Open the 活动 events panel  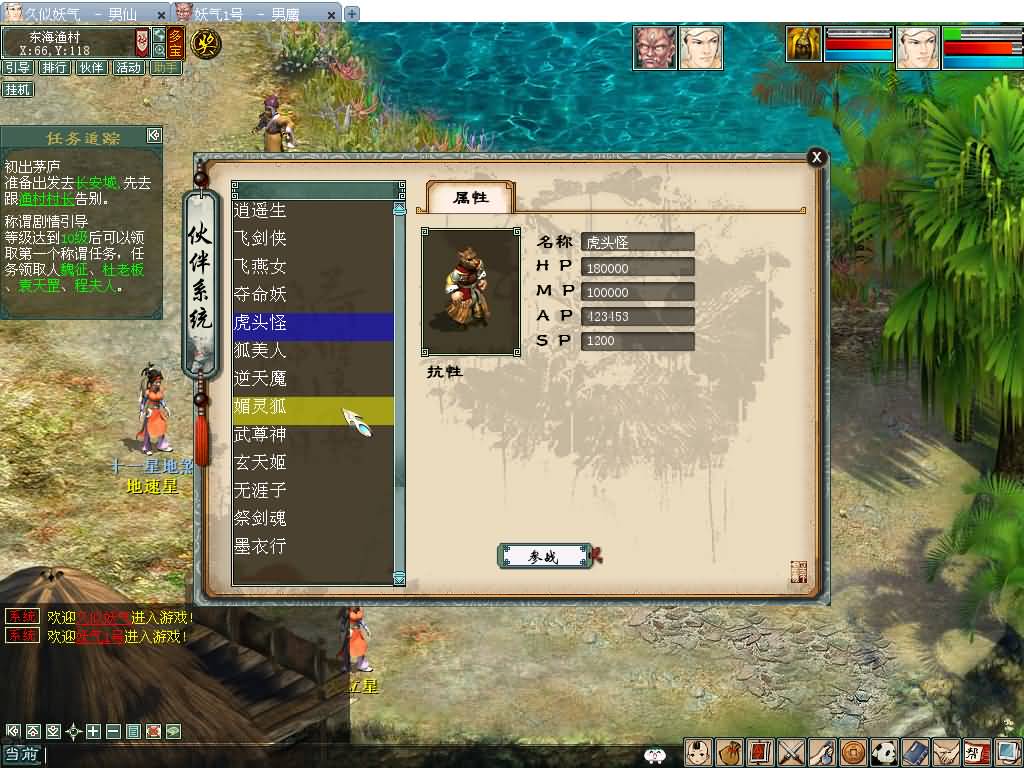pos(128,68)
